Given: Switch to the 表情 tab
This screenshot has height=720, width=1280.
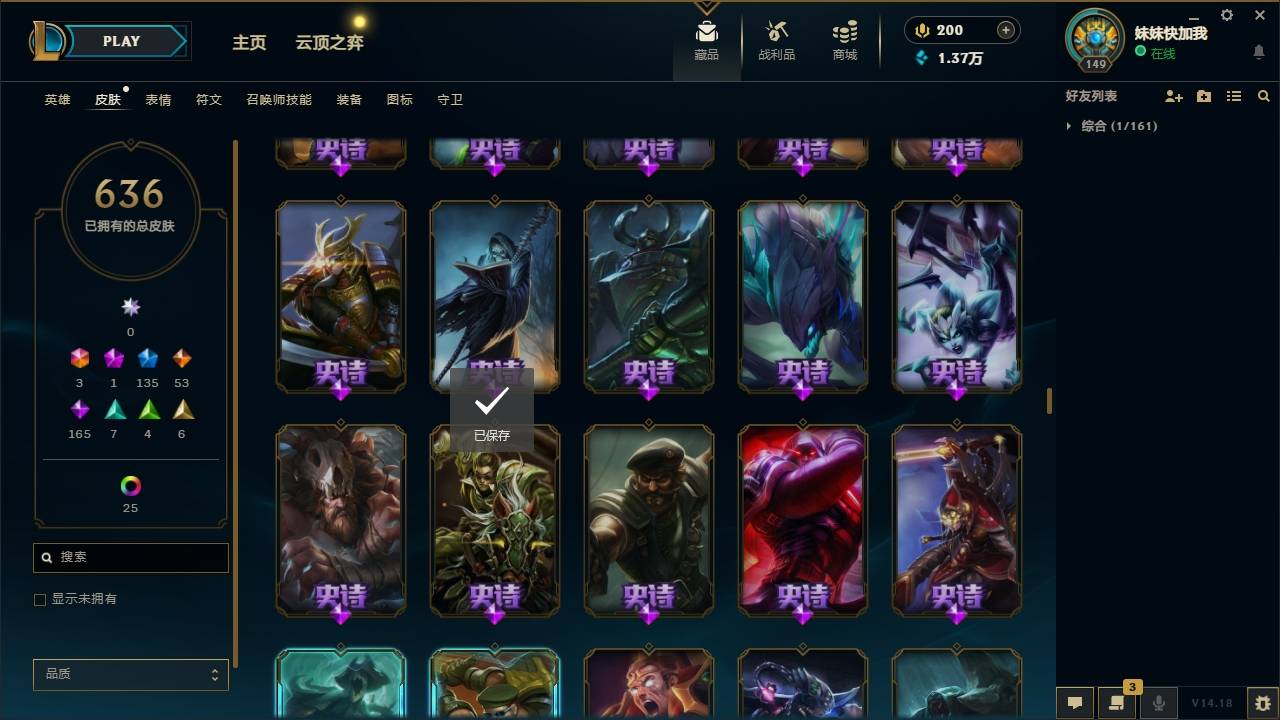Looking at the screenshot, I should pos(157,99).
